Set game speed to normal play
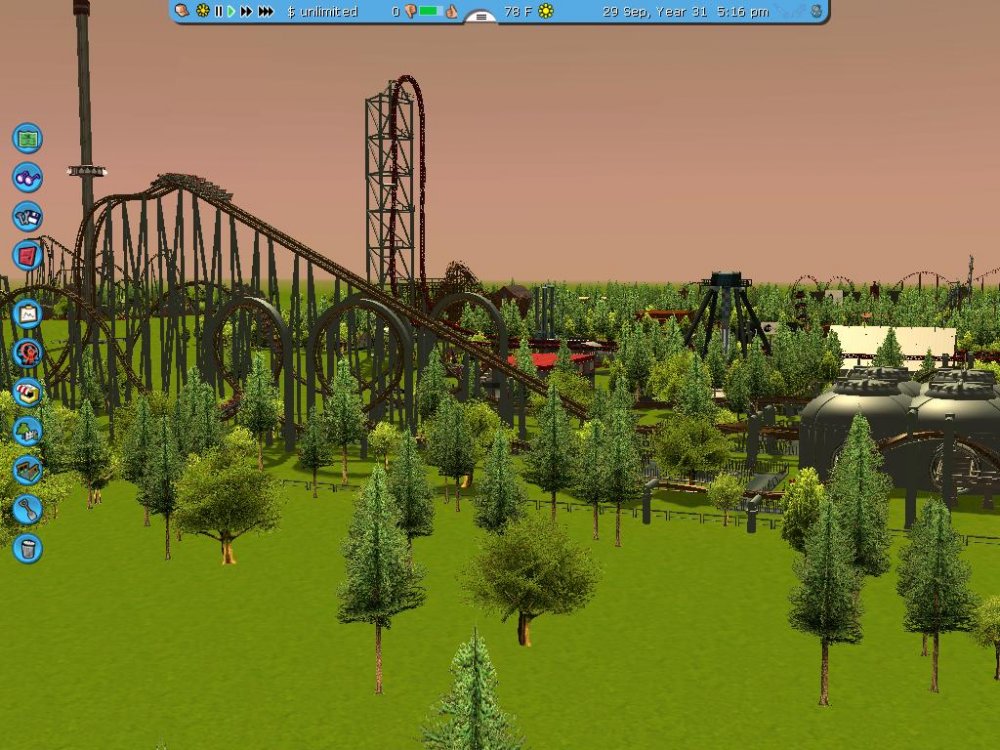Screen dimensions: 1000x750 (231, 11)
